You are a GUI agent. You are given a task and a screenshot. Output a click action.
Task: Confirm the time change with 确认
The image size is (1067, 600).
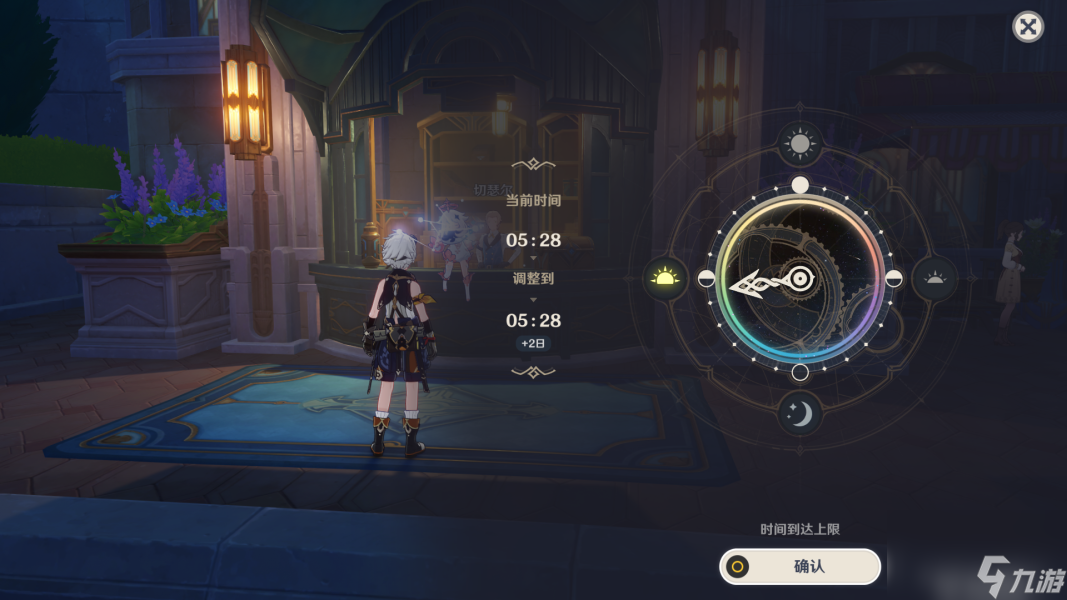pyautogui.click(x=800, y=566)
